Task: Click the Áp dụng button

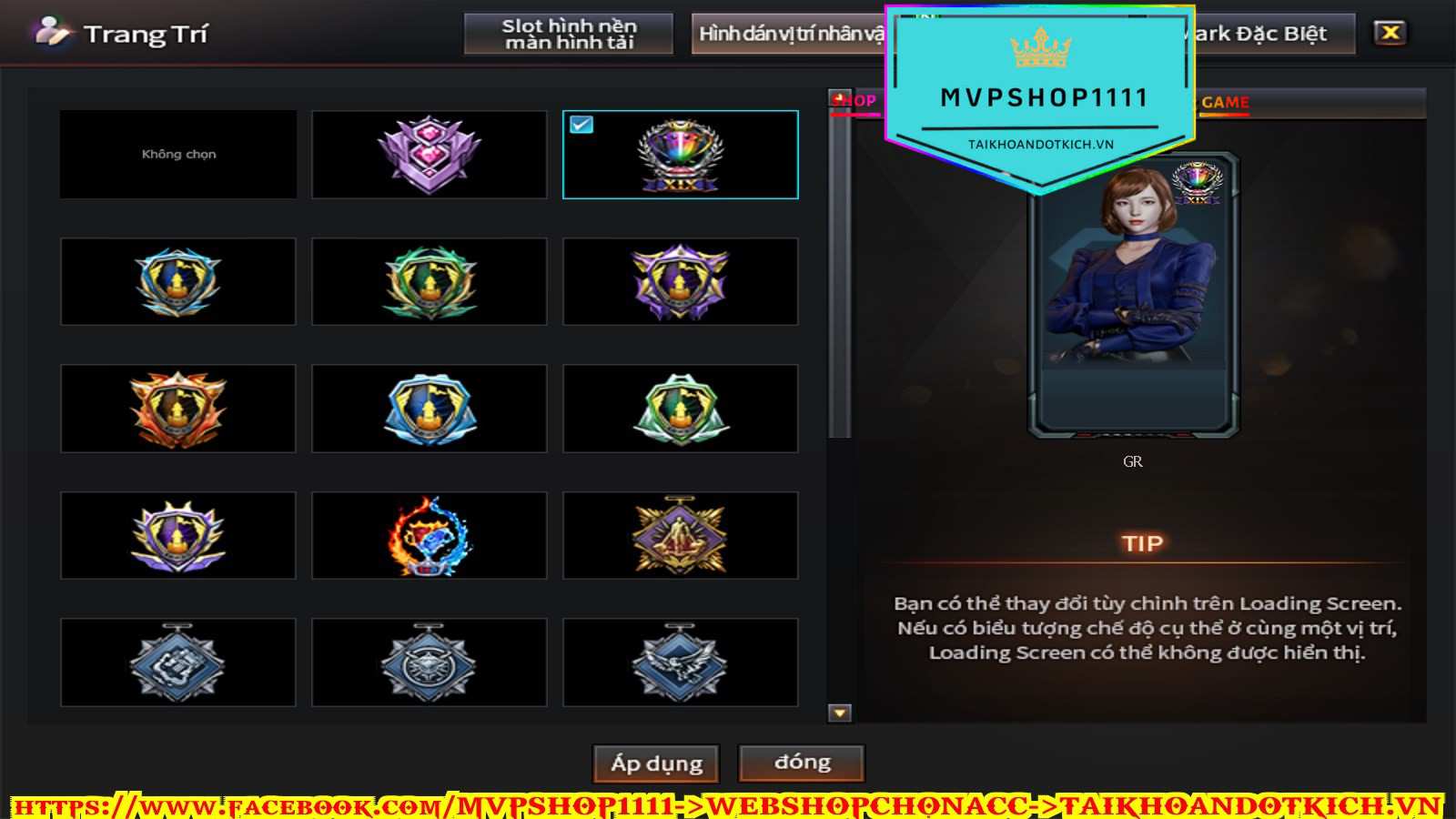Action: [656, 763]
